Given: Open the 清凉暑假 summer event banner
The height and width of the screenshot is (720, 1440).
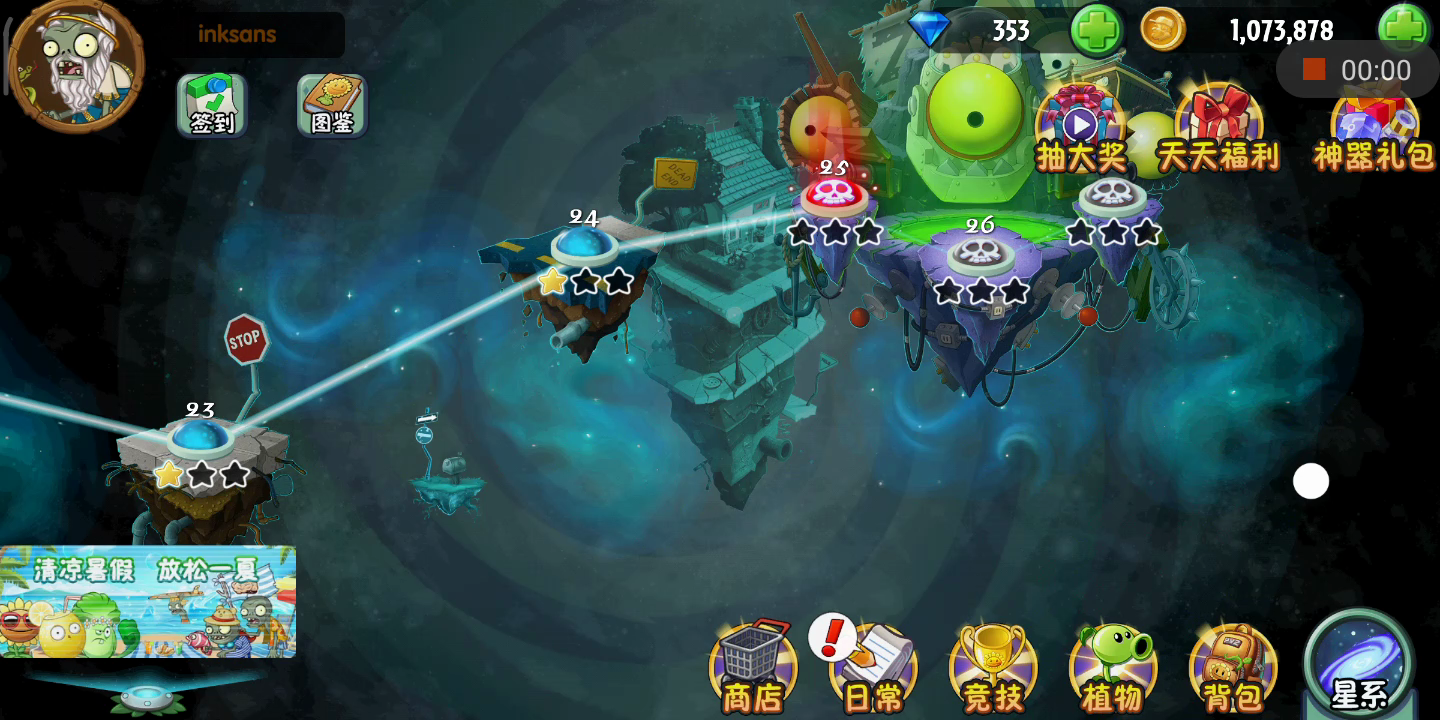Looking at the screenshot, I should 148,601.
